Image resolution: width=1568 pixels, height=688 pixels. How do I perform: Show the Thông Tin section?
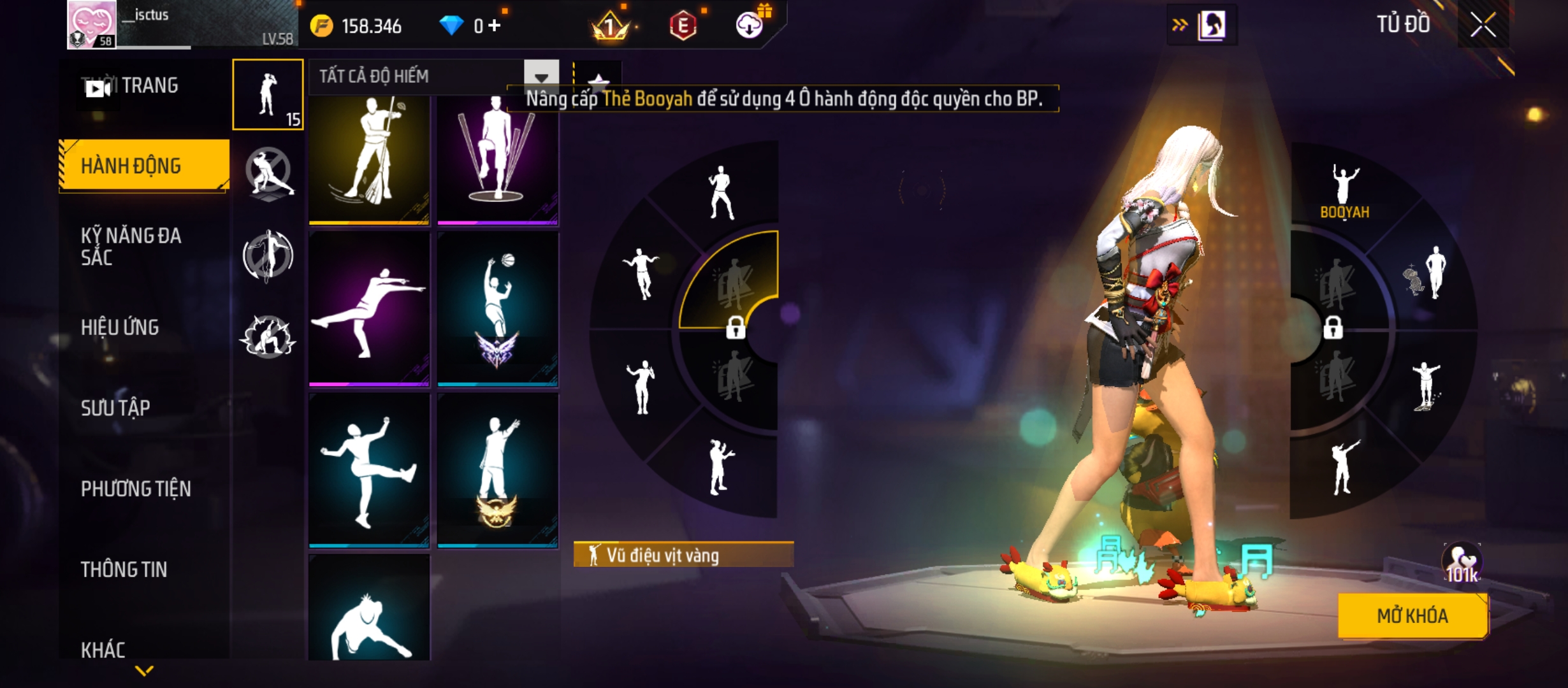pos(143,570)
